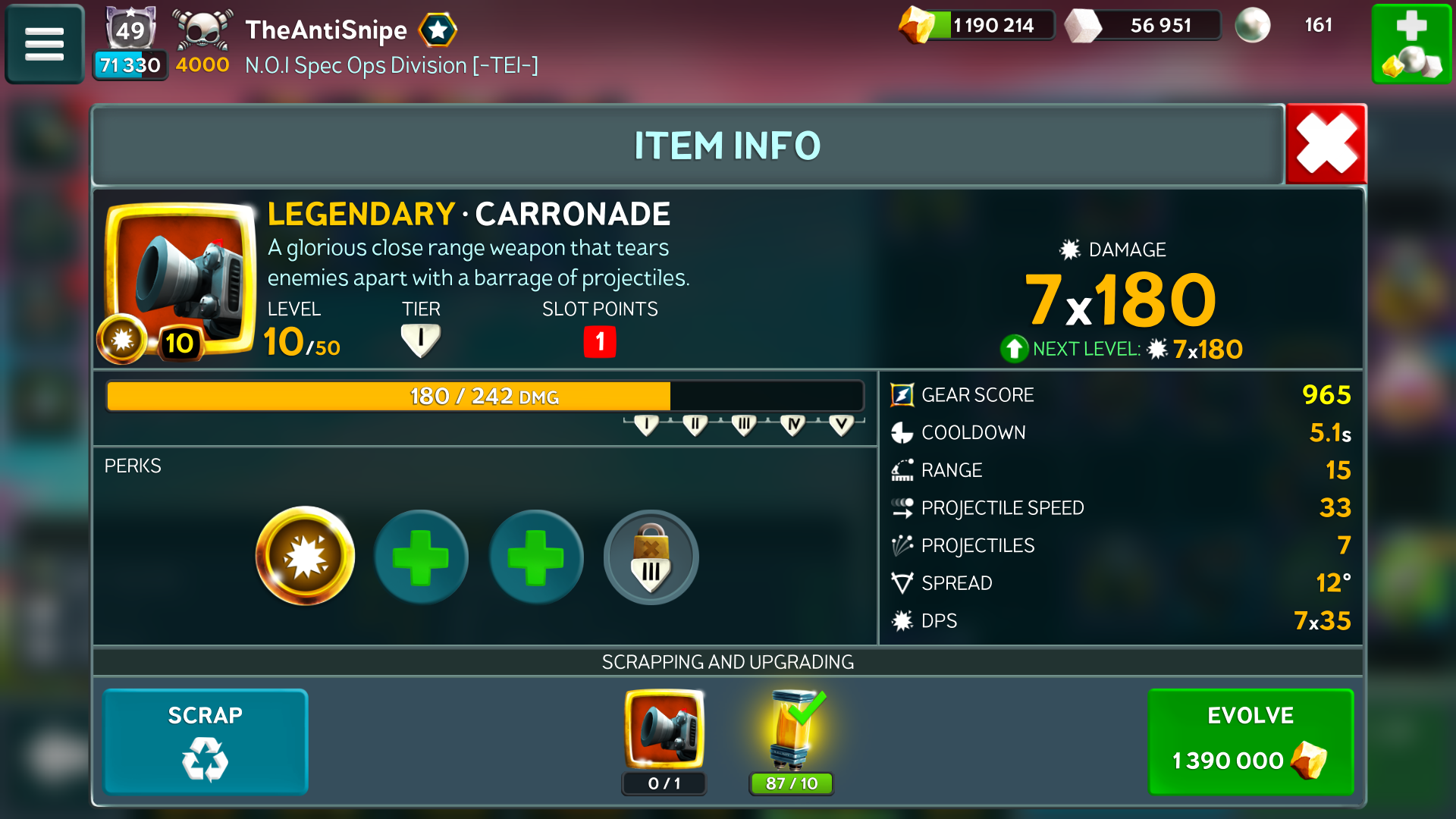1456x819 pixels.
Task: Evolve the item for 1 390 000 gold
Action: coord(1250,741)
